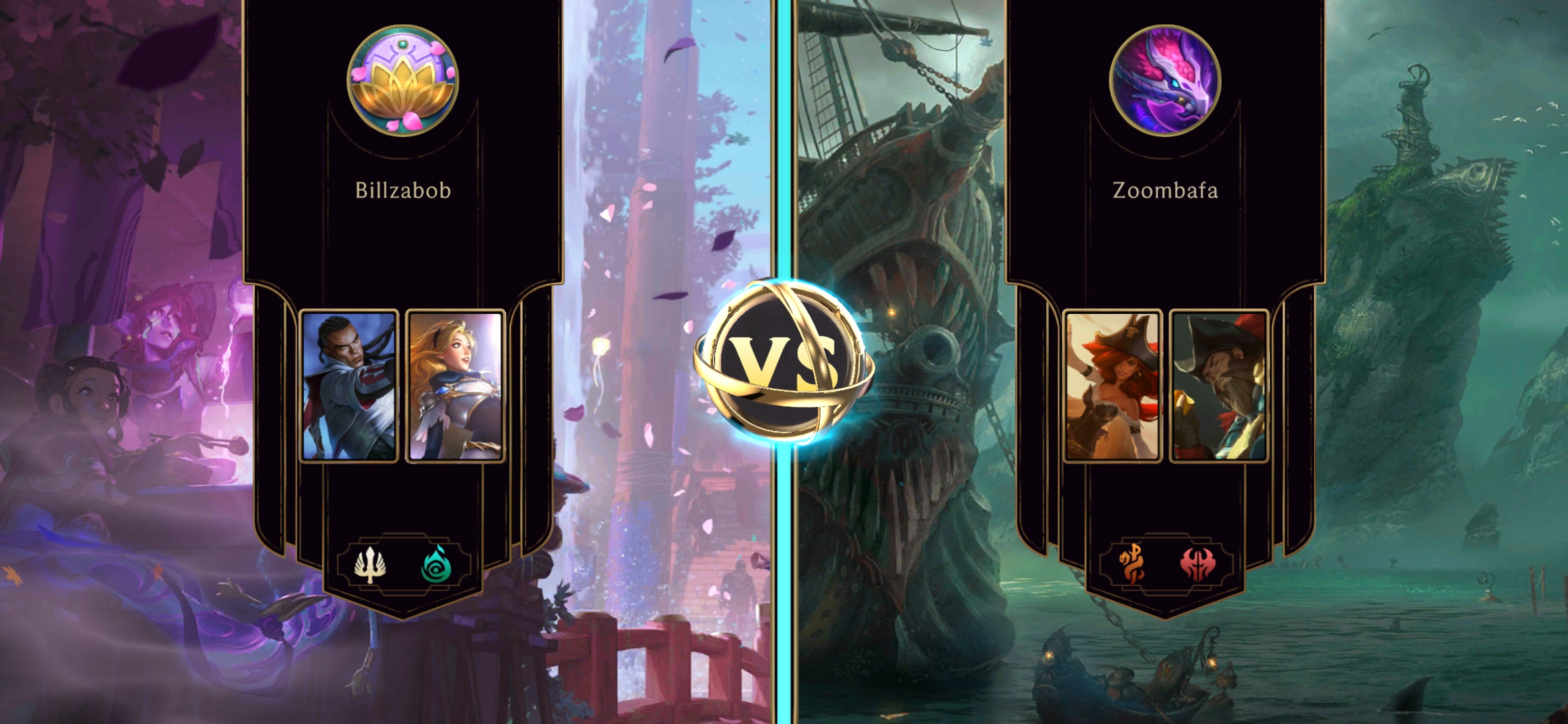
Task: Click the player name Zoombafa
Action: click(x=1165, y=190)
